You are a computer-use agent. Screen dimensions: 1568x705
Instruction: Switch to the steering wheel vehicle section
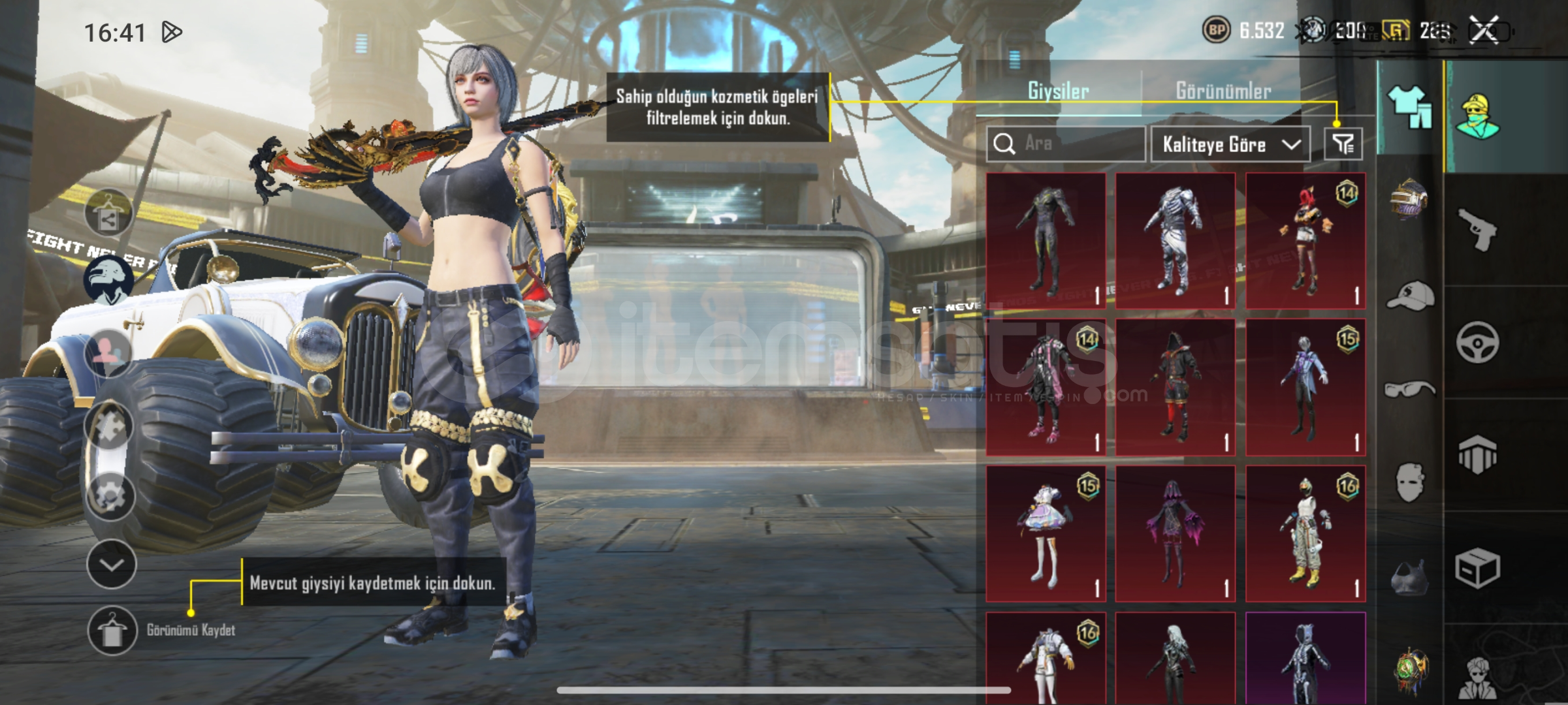click(x=1477, y=342)
